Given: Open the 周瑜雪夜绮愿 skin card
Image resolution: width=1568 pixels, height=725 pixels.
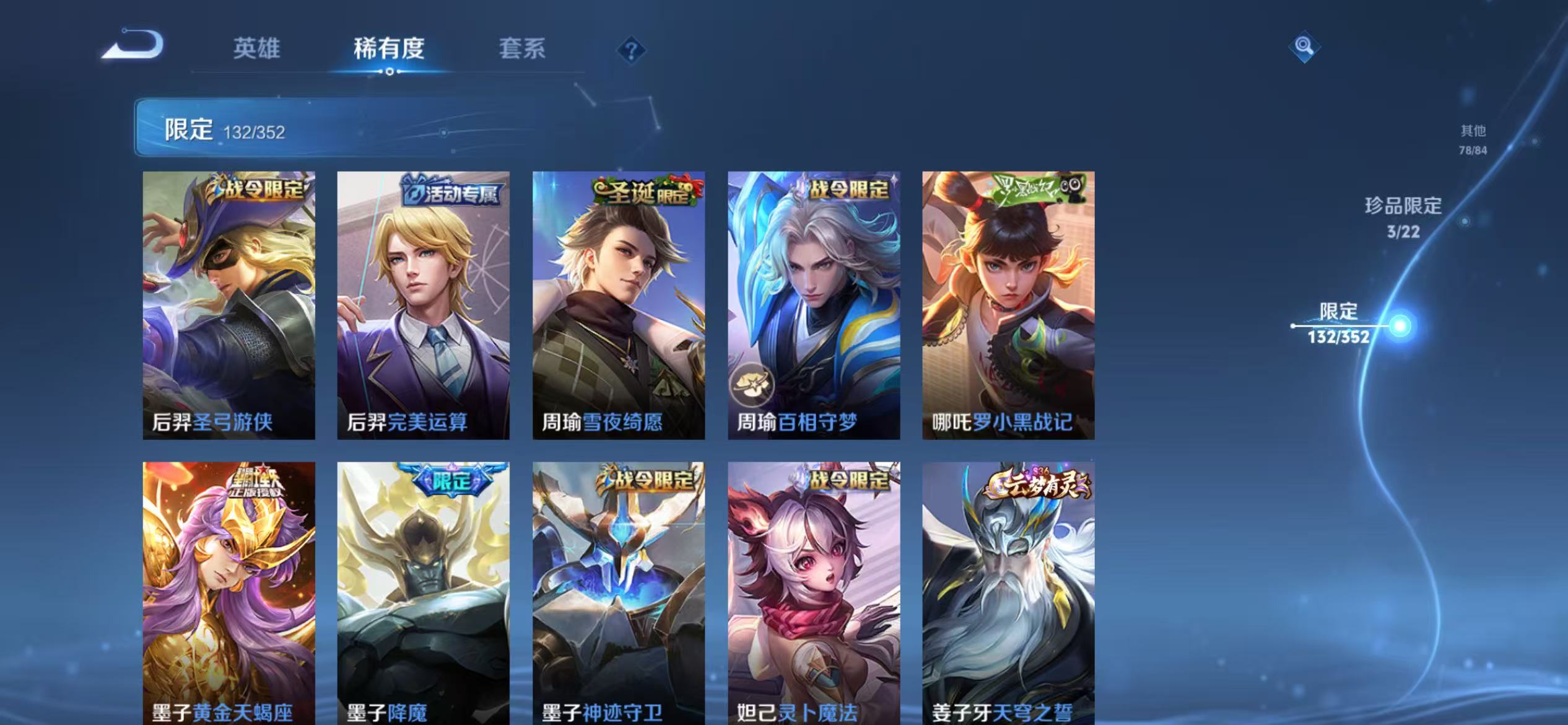Looking at the screenshot, I should [x=619, y=304].
